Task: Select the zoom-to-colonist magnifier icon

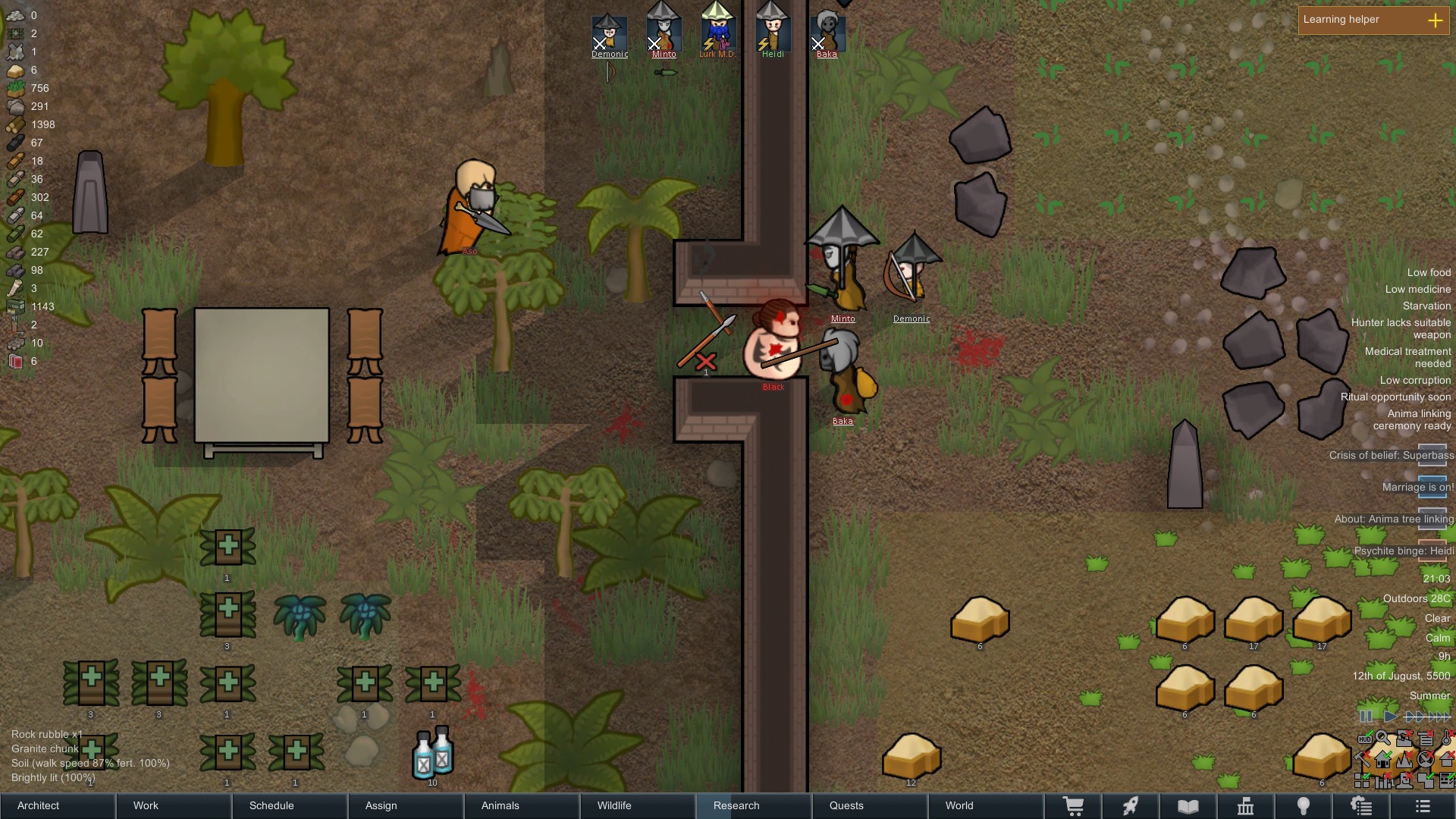Action: coord(1382,739)
